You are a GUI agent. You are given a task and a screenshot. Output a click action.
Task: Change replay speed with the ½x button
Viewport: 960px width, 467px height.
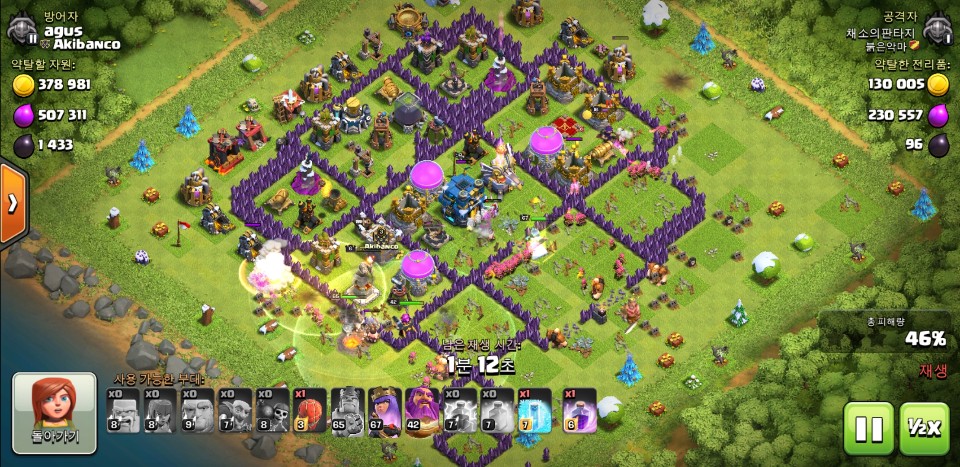click(924, 428)
